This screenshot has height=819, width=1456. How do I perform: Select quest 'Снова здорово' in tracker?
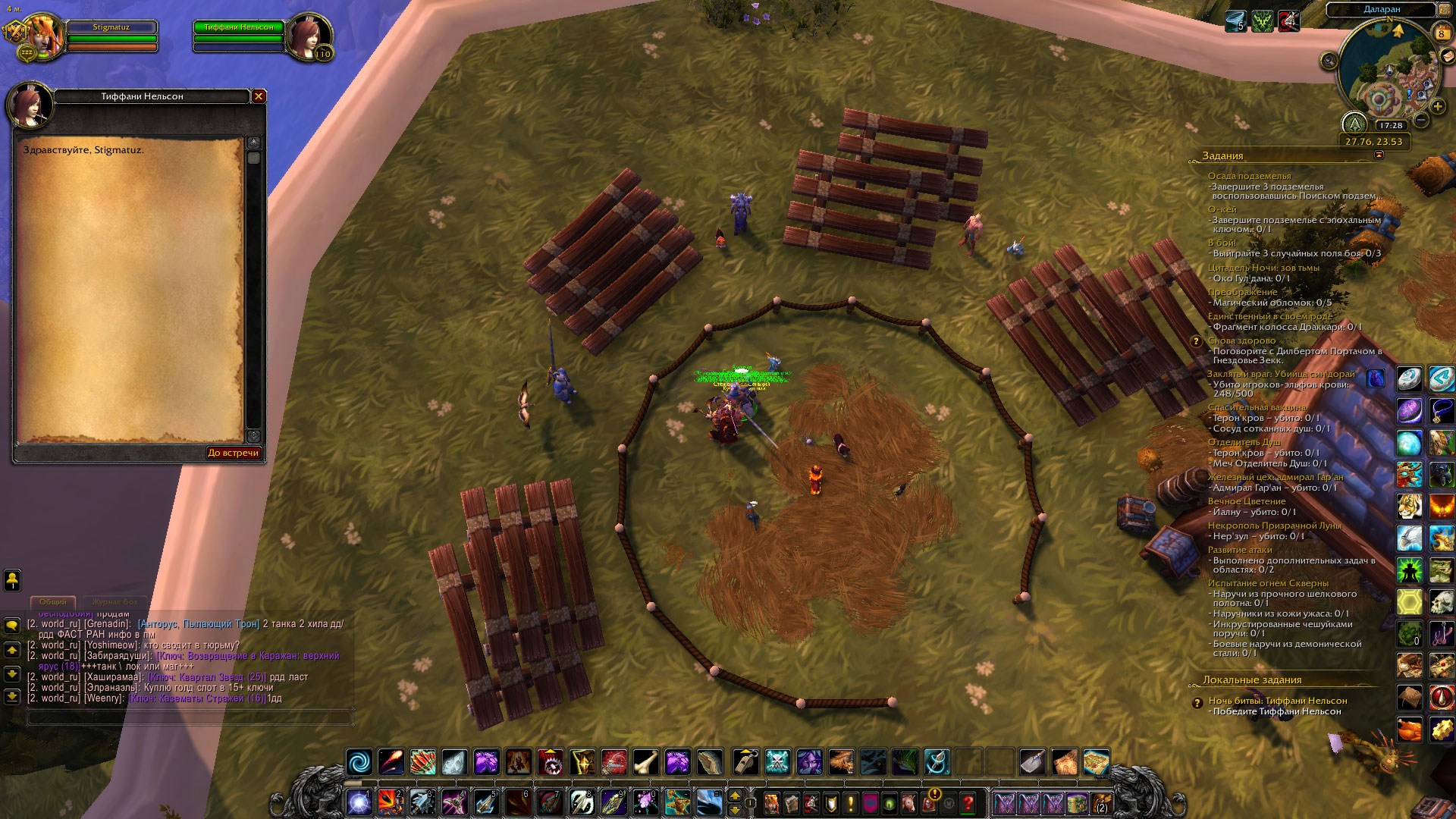point(1241,340)
